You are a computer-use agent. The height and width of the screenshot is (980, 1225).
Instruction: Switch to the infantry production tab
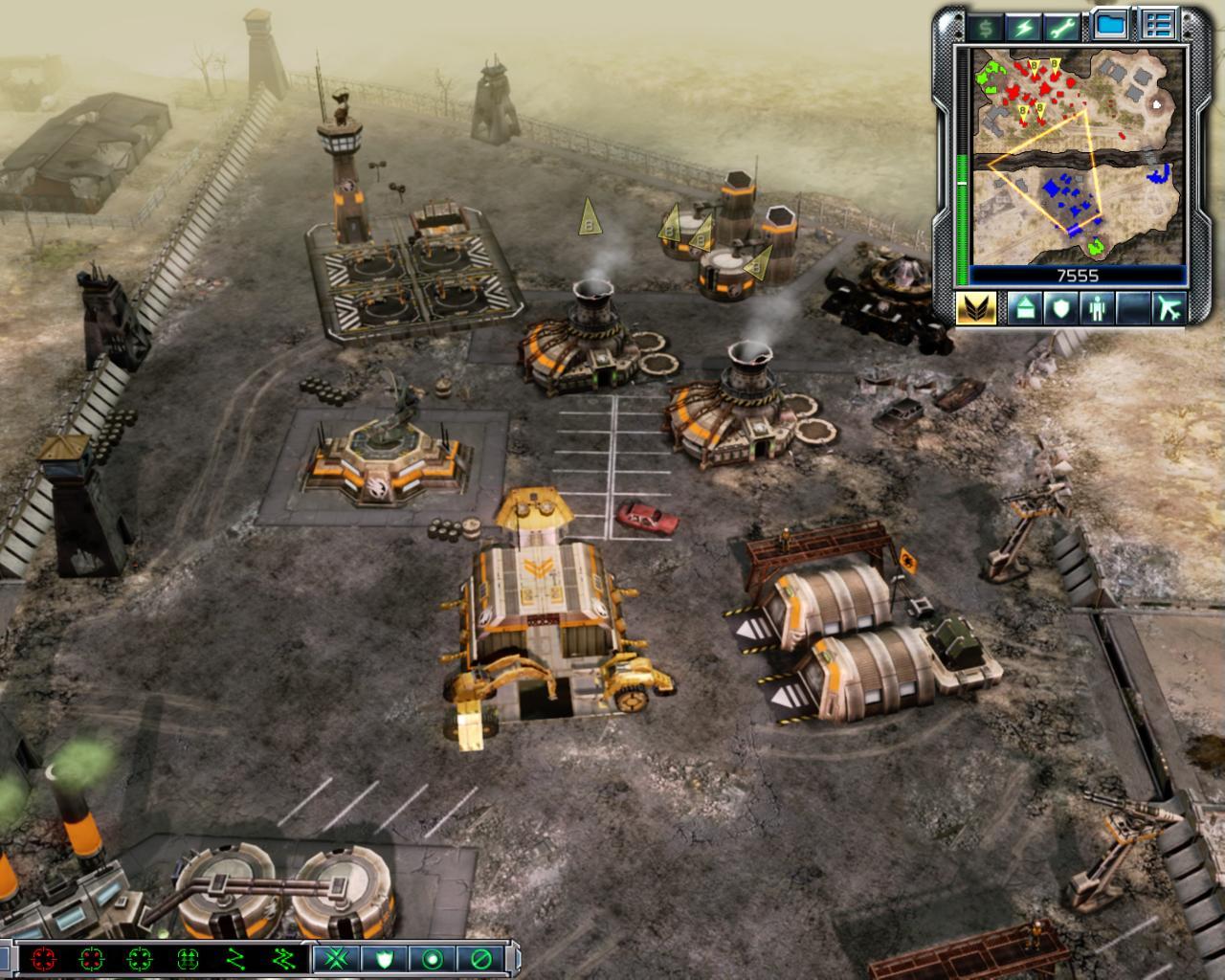coord(1097,309)
